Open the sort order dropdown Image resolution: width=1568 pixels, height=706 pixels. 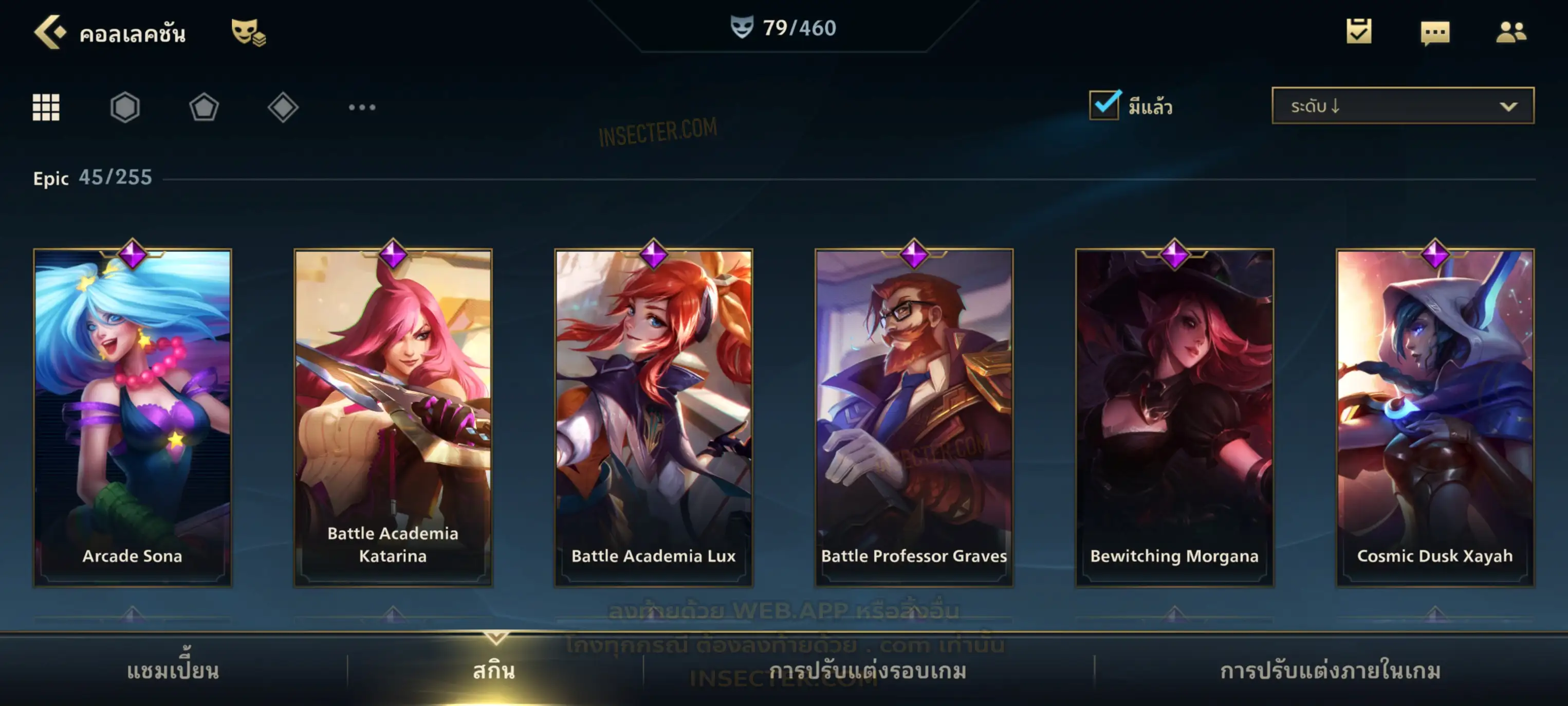pyautogui.click(x=1402, y=106)
